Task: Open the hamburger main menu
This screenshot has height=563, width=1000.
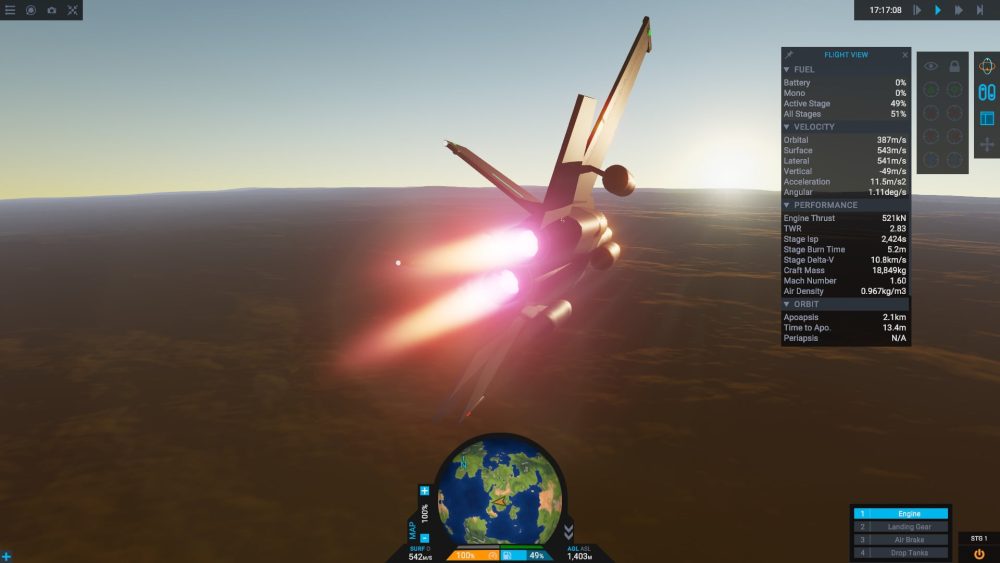Action: point(10,10)
